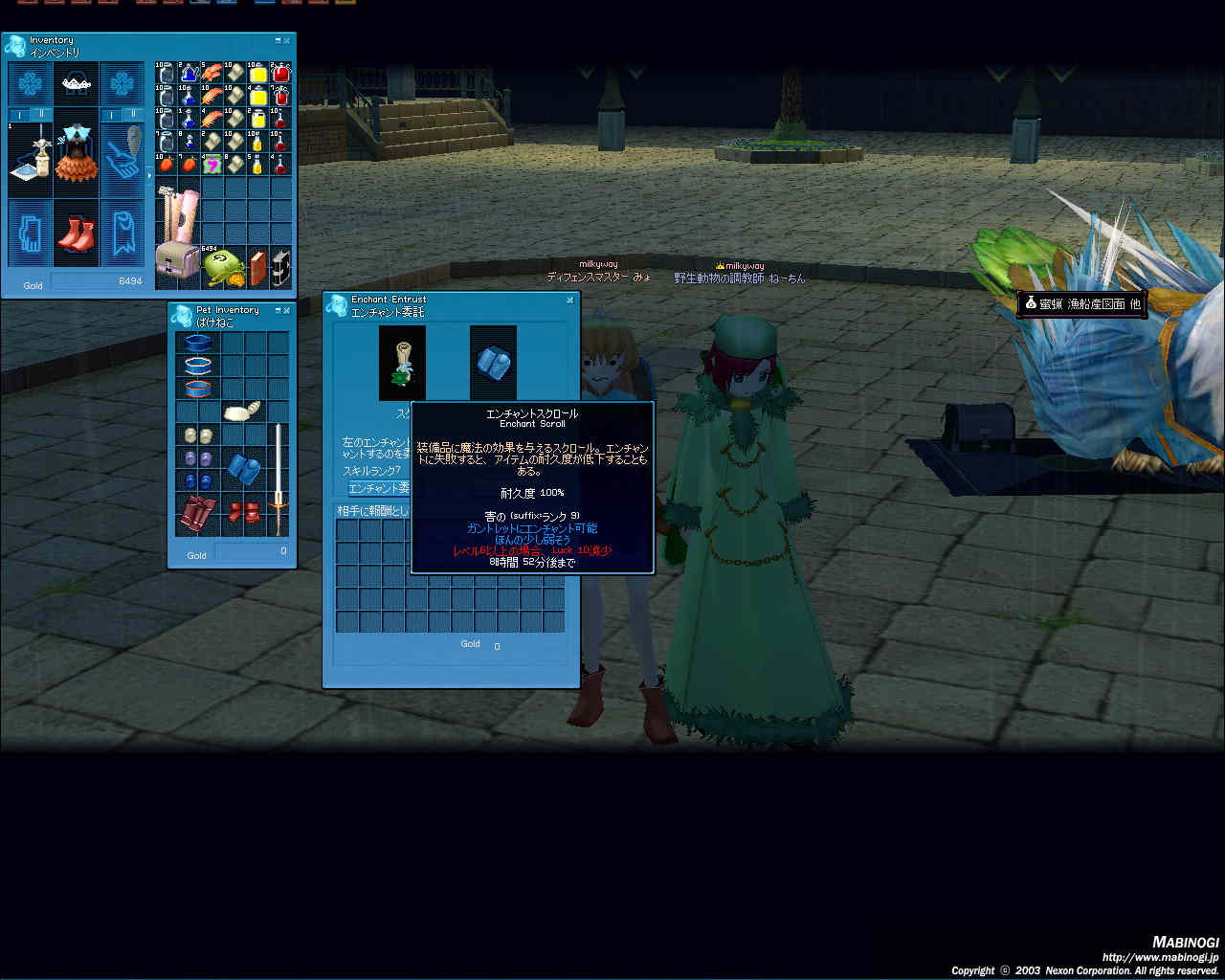
Task: Select the black book in the inventory
Action: tap(280, 267)
